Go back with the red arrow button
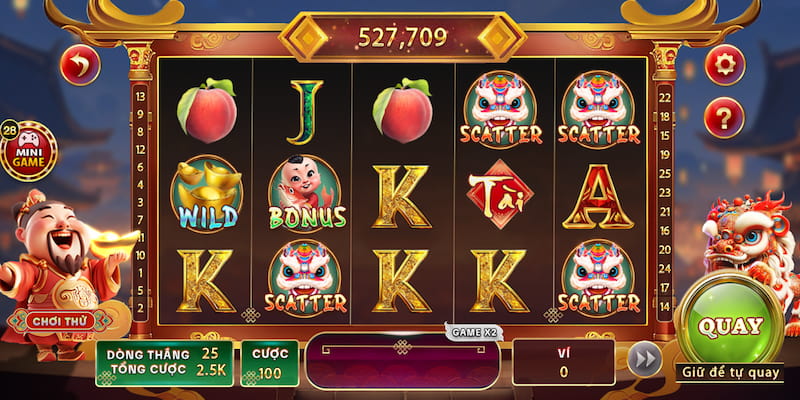The image size is (800, 400). (x=80, y=66)
